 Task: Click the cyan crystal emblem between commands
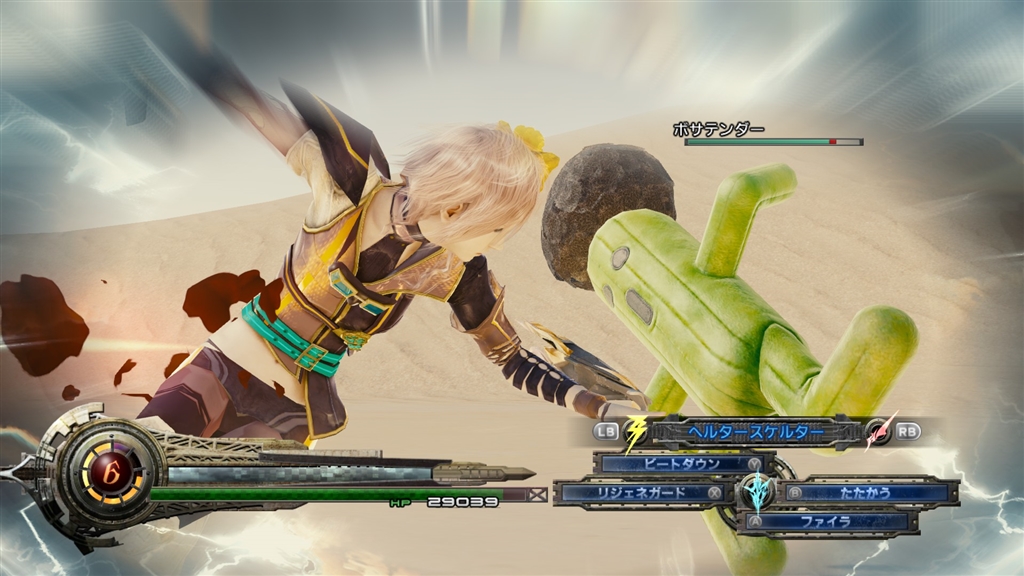click(x=757, y=493)
